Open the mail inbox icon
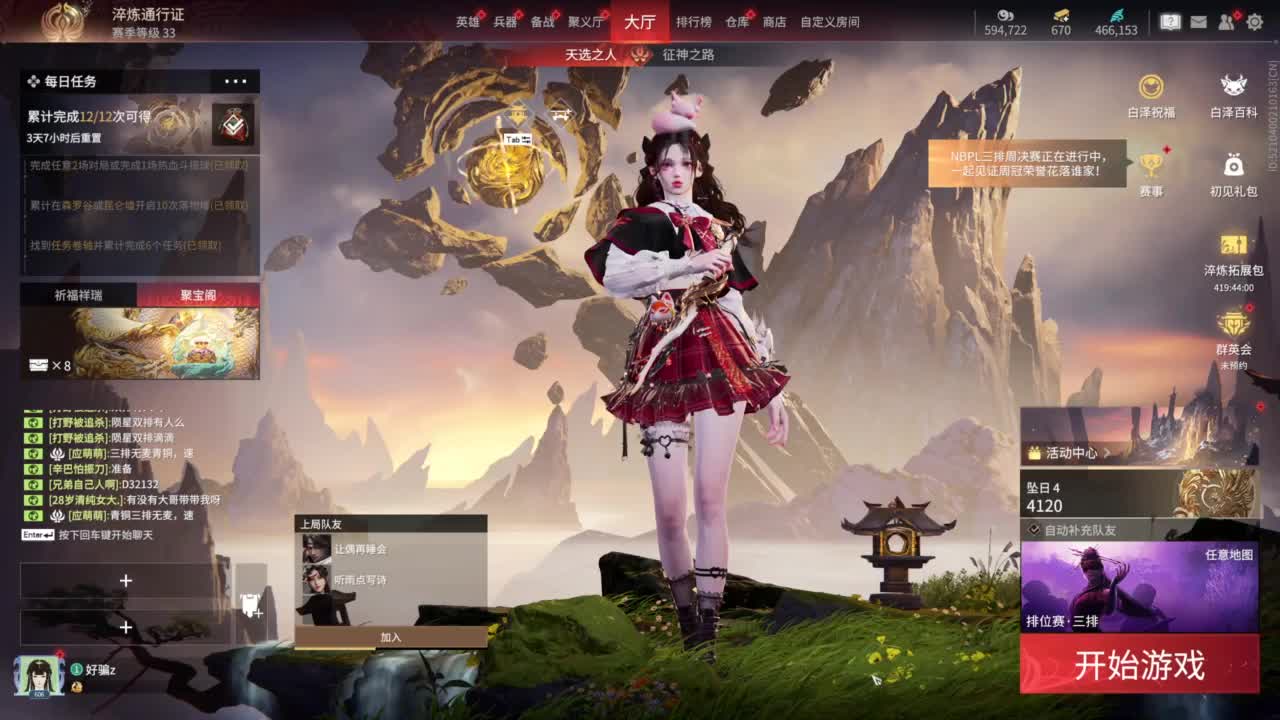Screen dimensions: 1280x720 coord(1197,20)
